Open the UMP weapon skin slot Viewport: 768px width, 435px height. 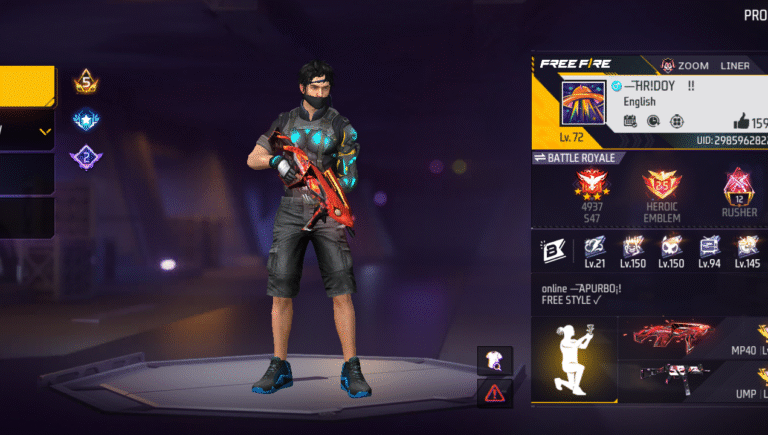692,385
